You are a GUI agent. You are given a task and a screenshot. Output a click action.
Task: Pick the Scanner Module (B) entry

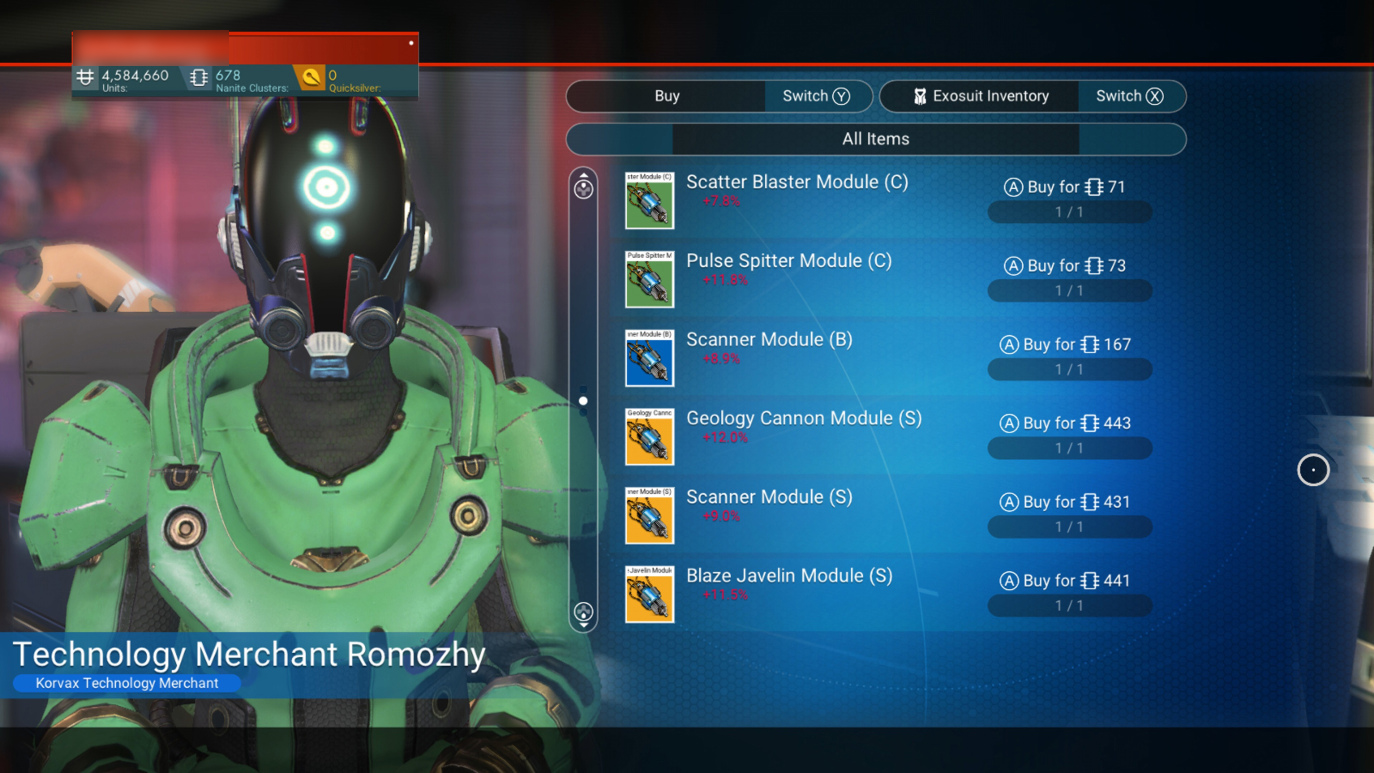coord(769,340)
